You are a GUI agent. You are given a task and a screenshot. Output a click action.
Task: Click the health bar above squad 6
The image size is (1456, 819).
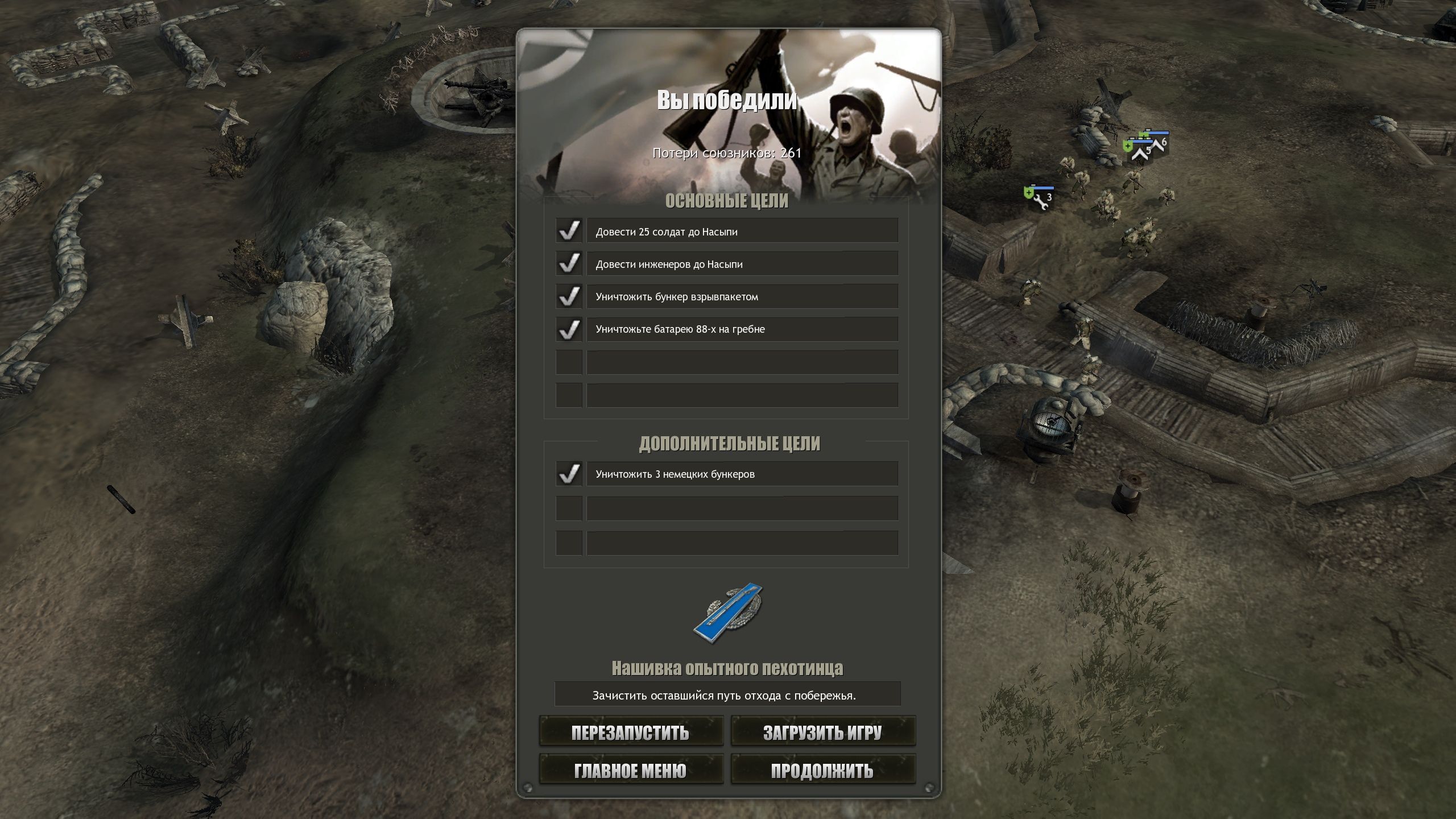[1155, 133]
